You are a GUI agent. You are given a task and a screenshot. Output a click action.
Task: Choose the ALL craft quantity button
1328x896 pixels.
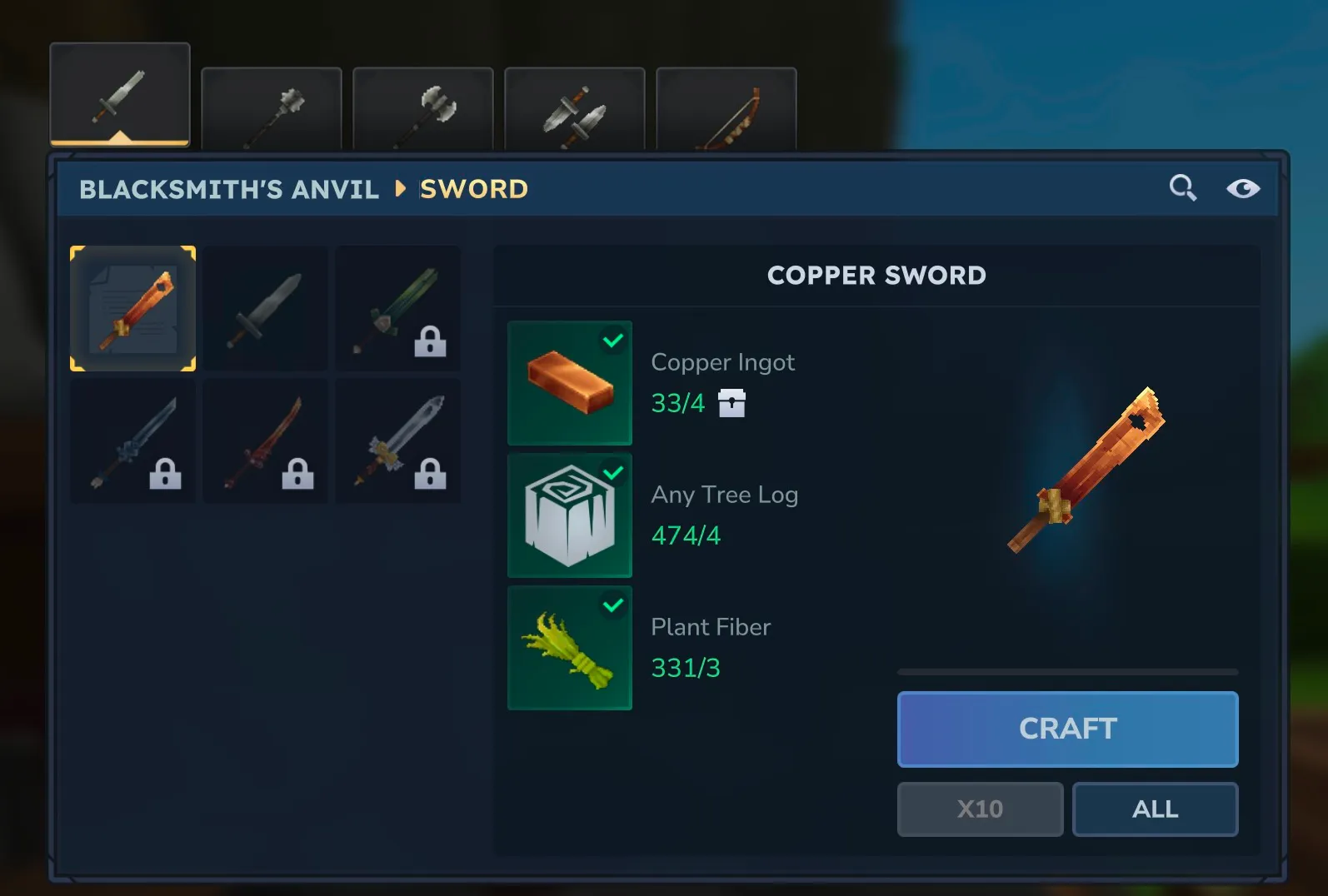tap(1155, 809)
